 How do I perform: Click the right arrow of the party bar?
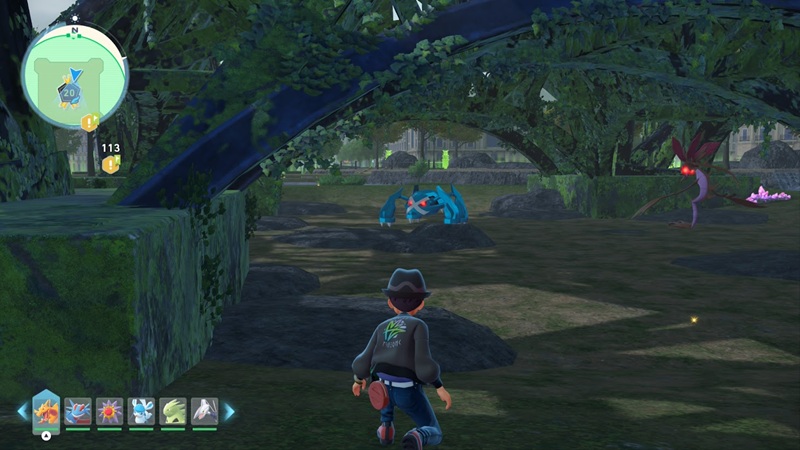click(x=229, y=411)
